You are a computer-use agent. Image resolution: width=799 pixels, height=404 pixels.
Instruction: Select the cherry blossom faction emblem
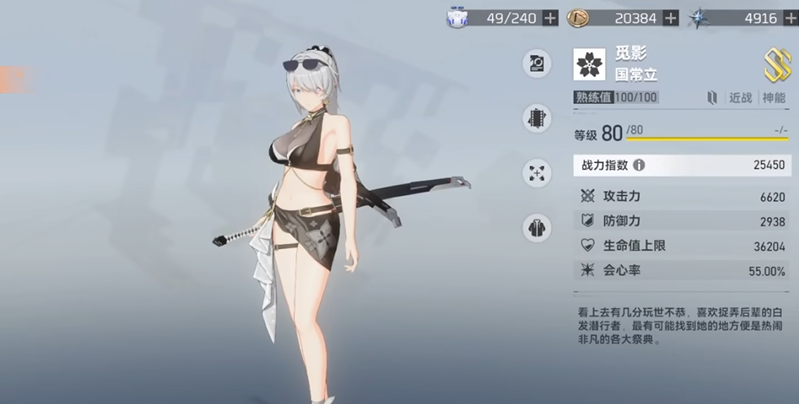point(589,65)
